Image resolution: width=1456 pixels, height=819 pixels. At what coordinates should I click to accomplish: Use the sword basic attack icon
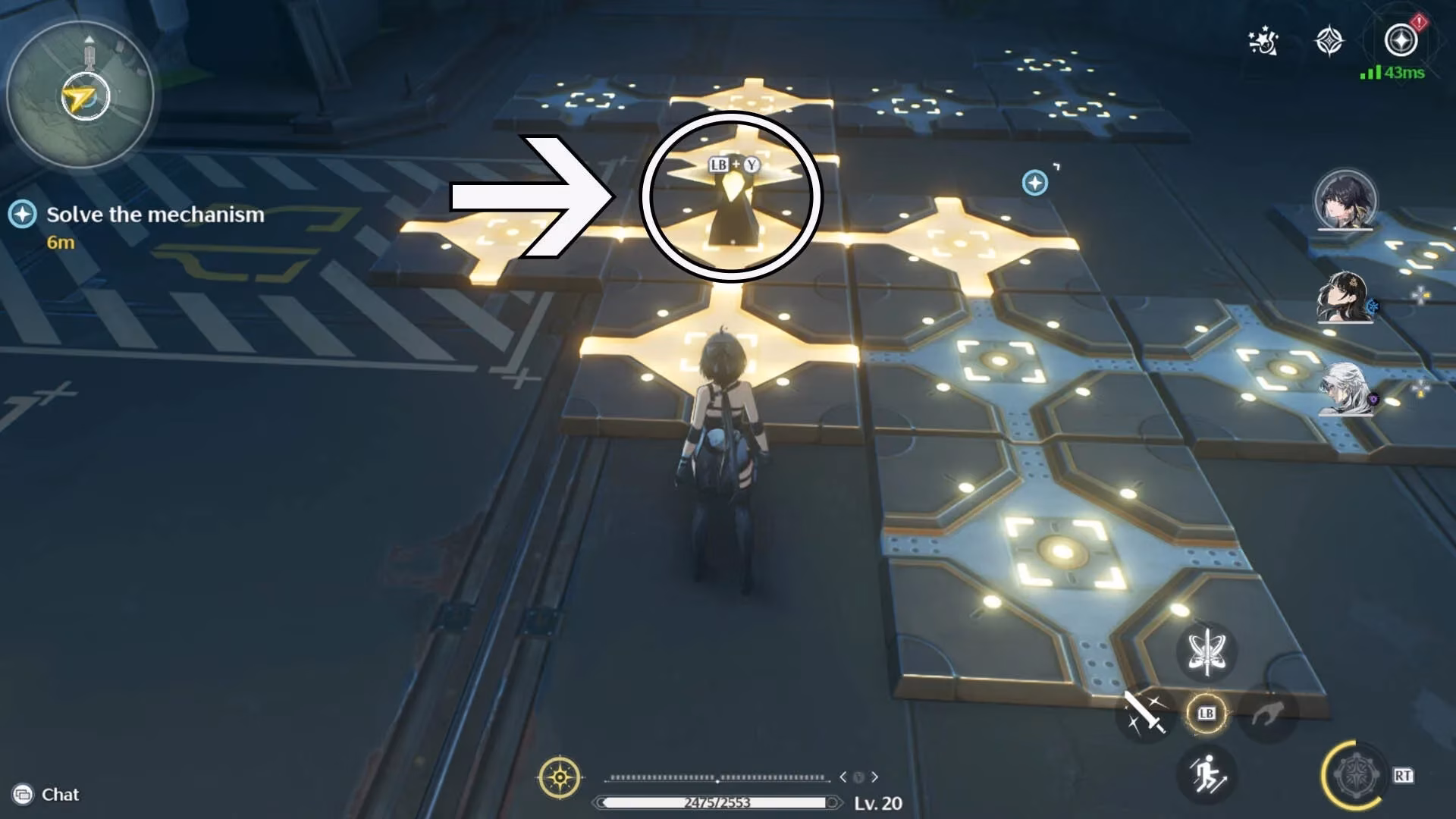click(x=1144, y=714)
